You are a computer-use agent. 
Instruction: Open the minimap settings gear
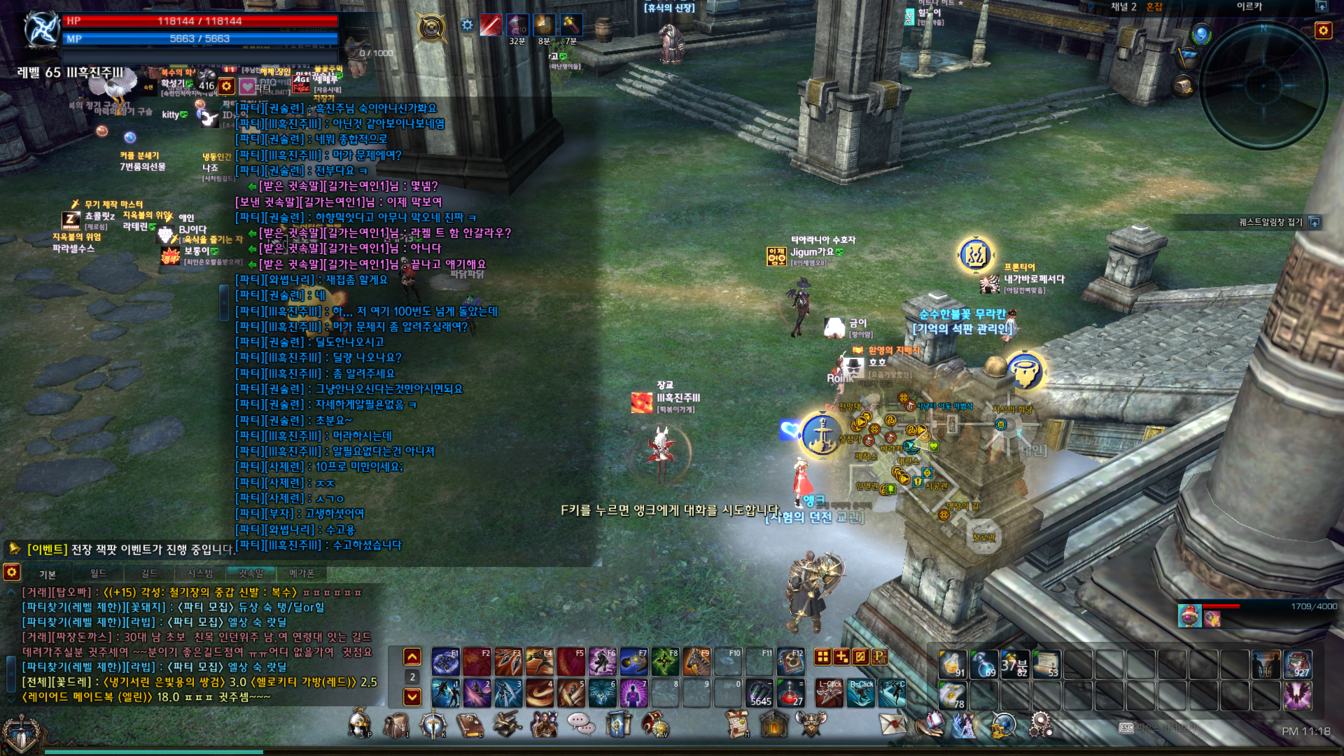(1323, 31)
